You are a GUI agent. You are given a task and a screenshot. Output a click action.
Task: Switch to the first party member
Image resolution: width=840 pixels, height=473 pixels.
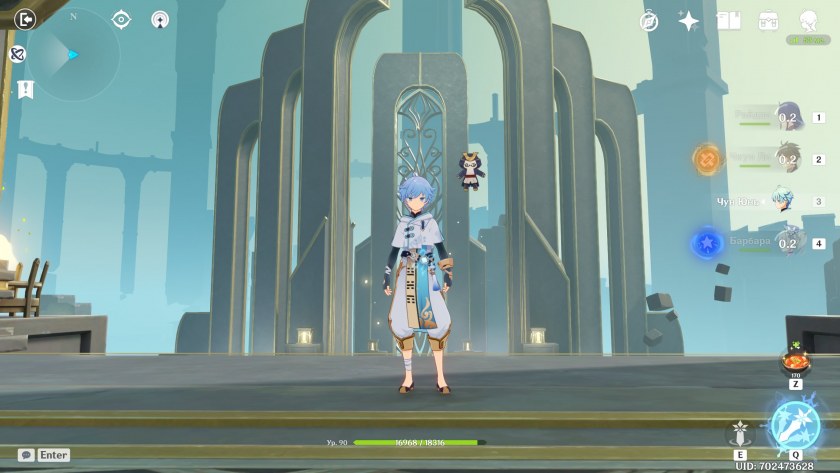coord(787,118)
